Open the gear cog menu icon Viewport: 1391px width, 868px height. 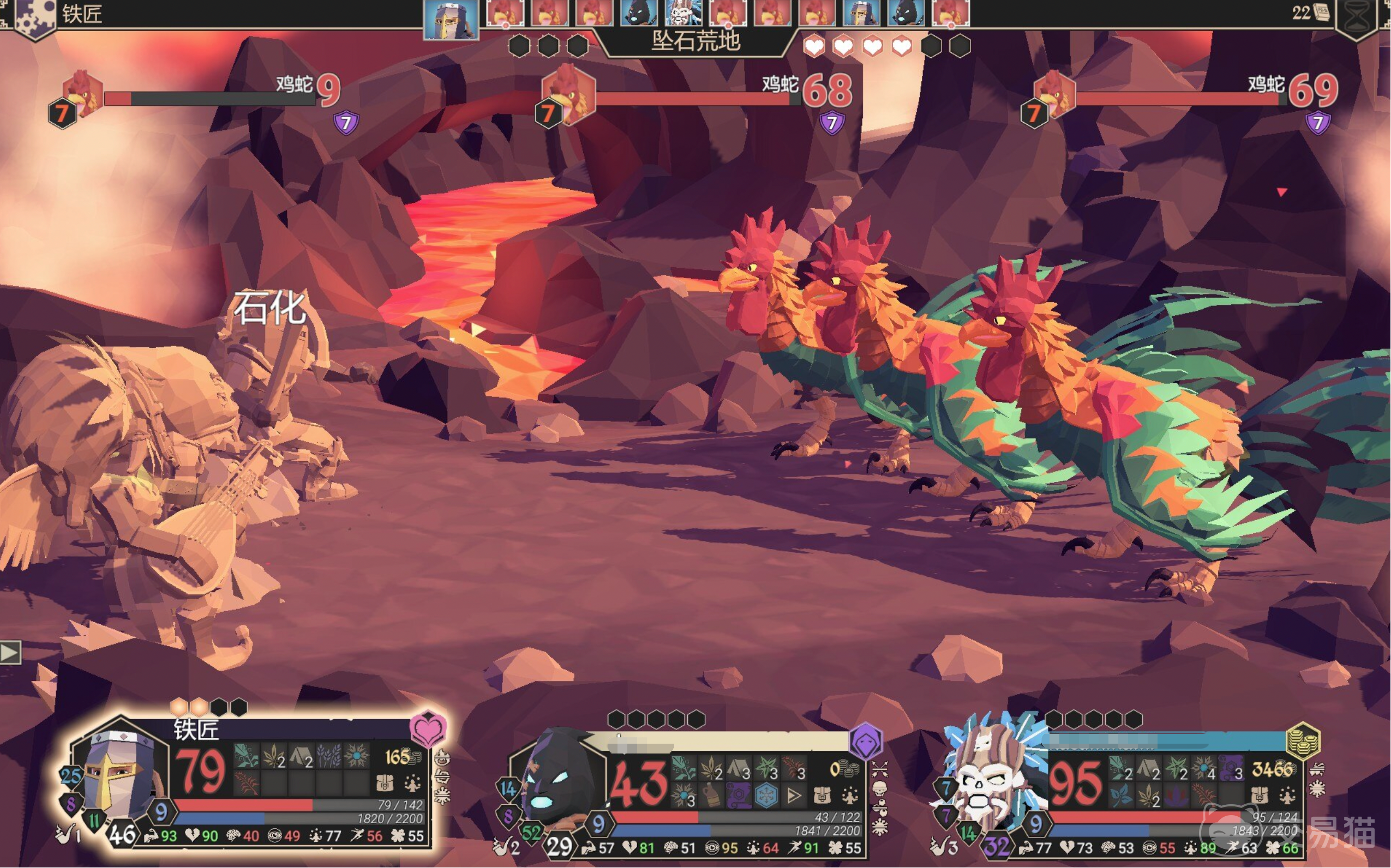coord(33,16)
